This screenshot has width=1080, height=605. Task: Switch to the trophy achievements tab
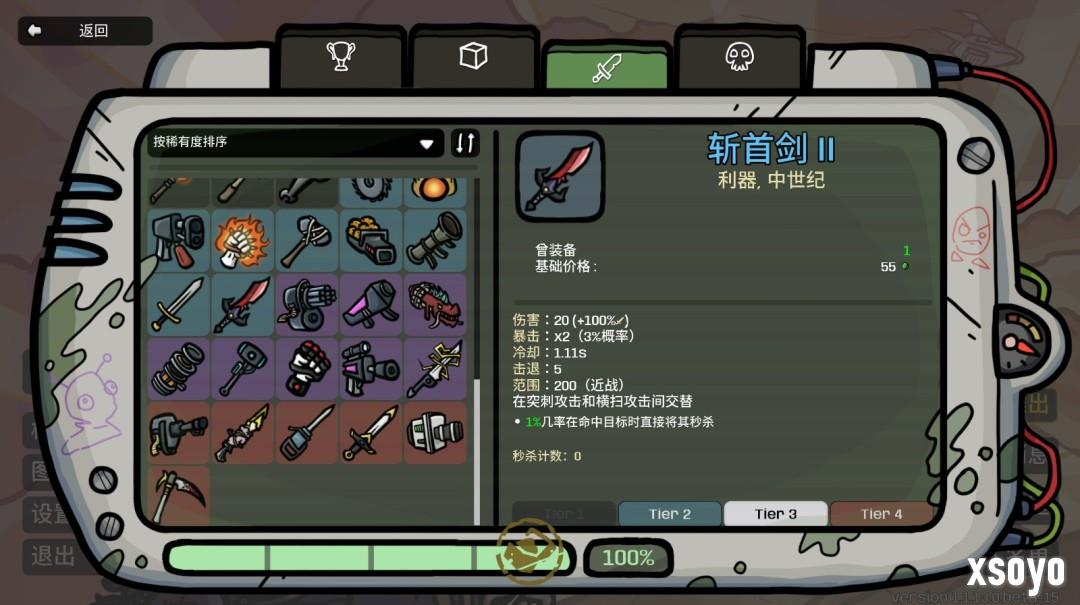341,56
